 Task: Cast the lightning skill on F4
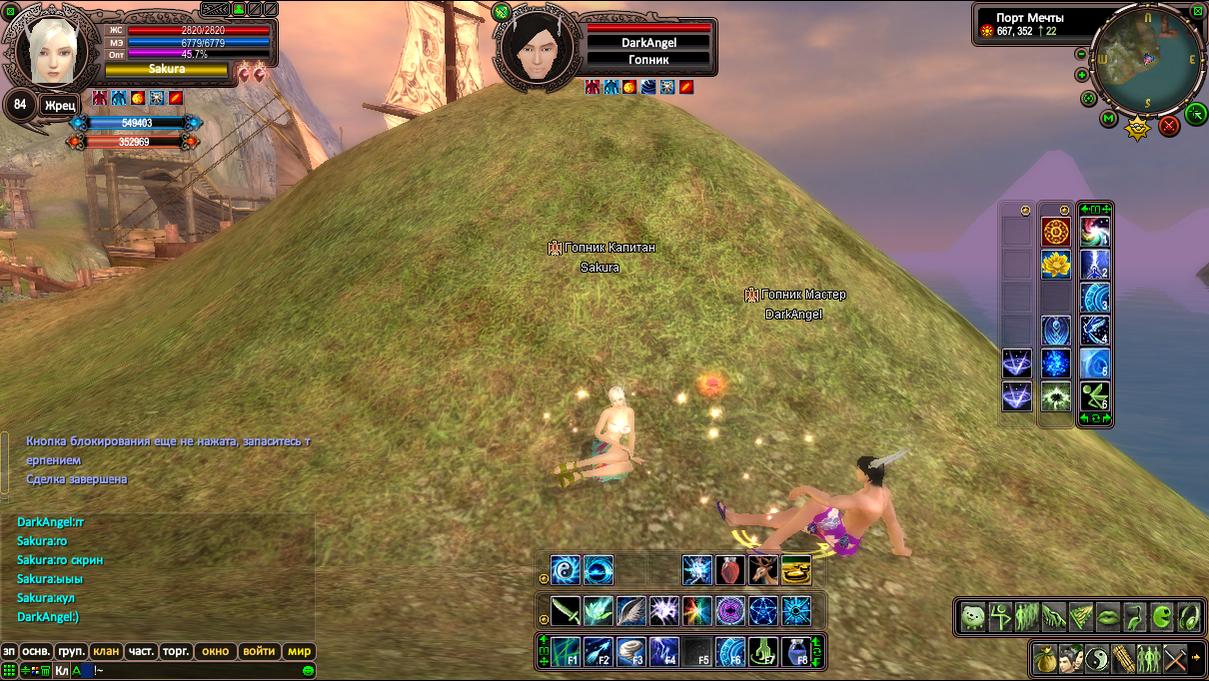click(665, 652)
